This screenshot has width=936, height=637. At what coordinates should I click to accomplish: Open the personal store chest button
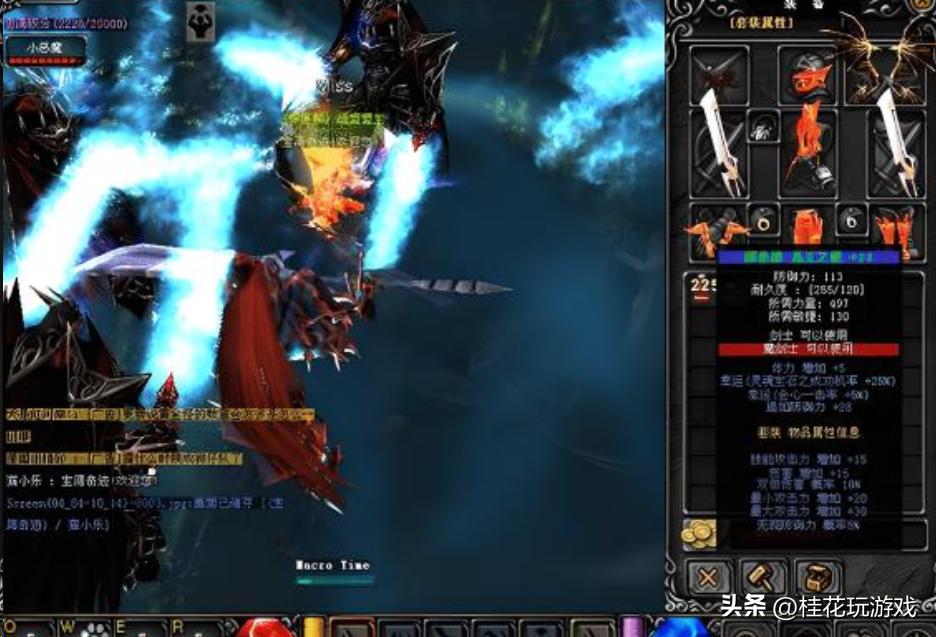(817, 578)
